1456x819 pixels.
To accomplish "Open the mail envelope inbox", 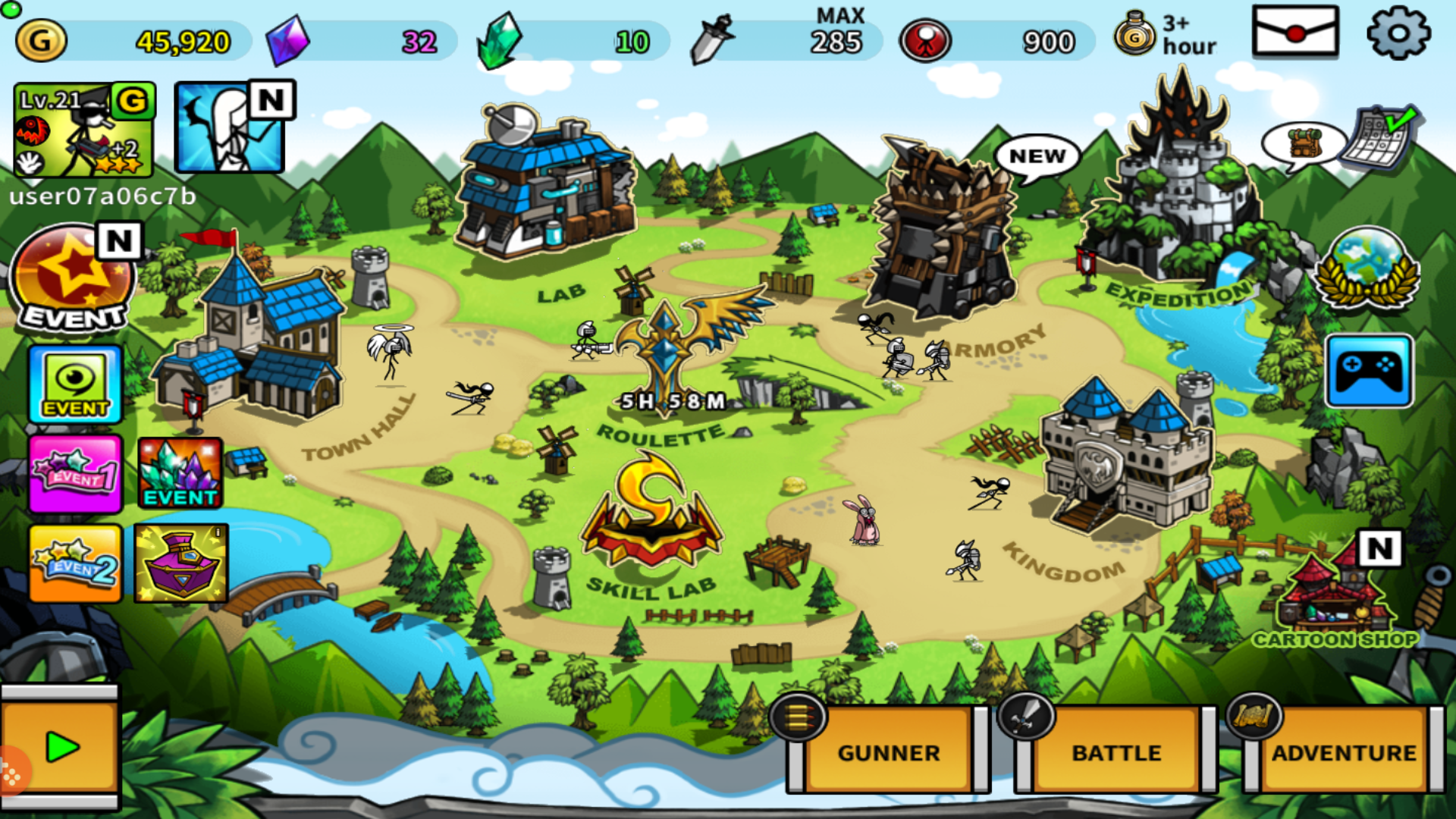I will click(x=1295, y=32).
